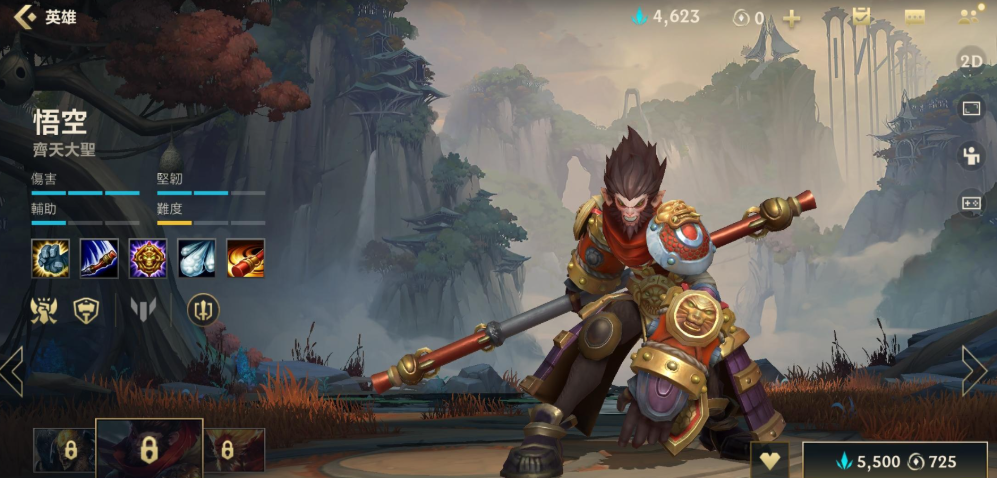Open the chat speech bubble icon
This screenshot has width=997, height=478.
pyautogui.click(x=914, y=17)
